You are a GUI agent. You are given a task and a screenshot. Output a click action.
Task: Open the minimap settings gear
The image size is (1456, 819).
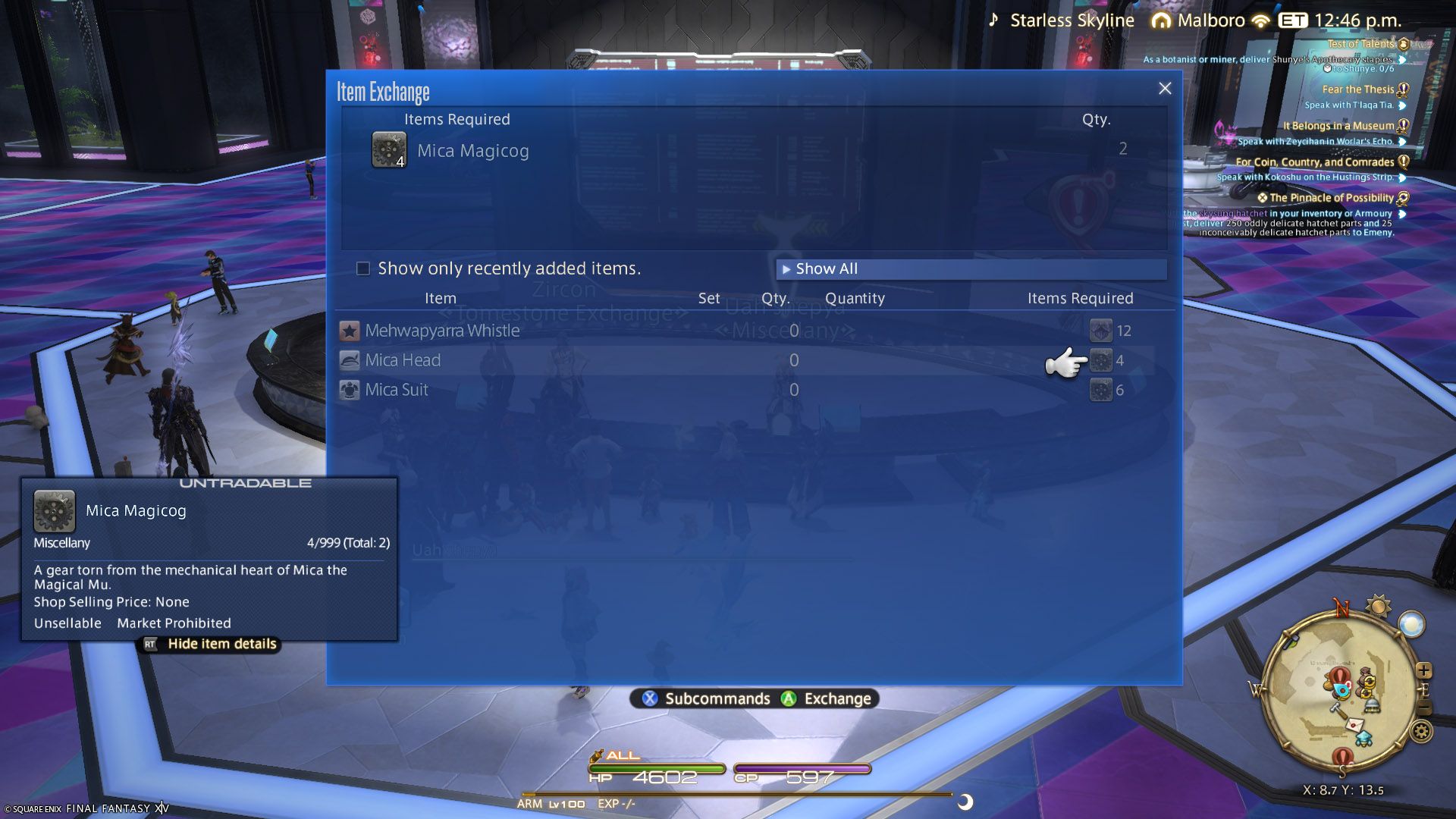(x=1422, y=731)
